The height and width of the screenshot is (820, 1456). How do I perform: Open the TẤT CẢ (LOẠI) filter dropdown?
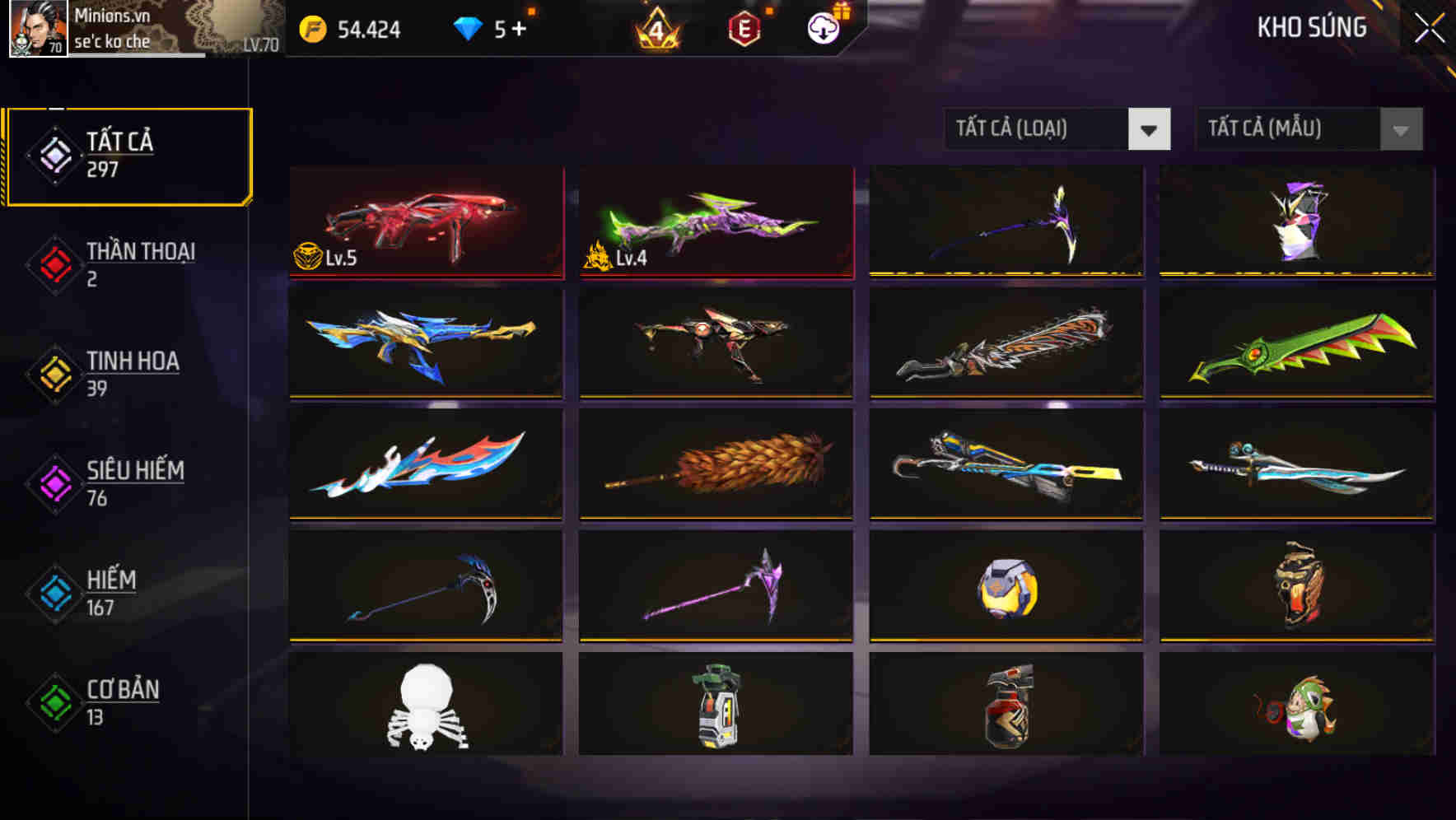(x=1057, y=129)
